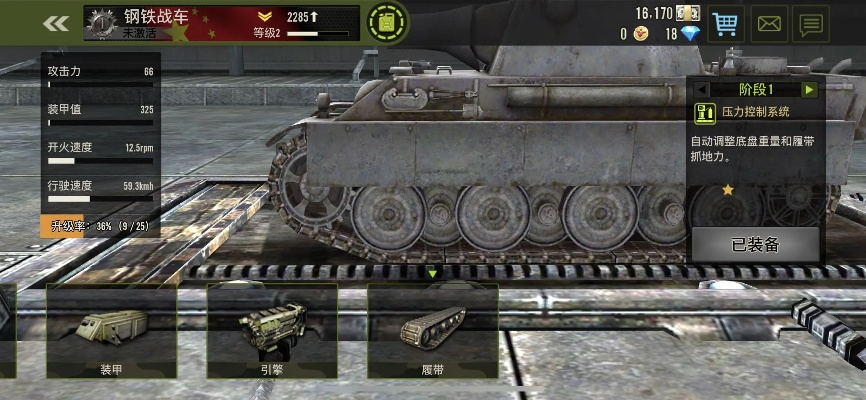Switch to the next stage arrow
866x400 pixels.
point(810,90)
